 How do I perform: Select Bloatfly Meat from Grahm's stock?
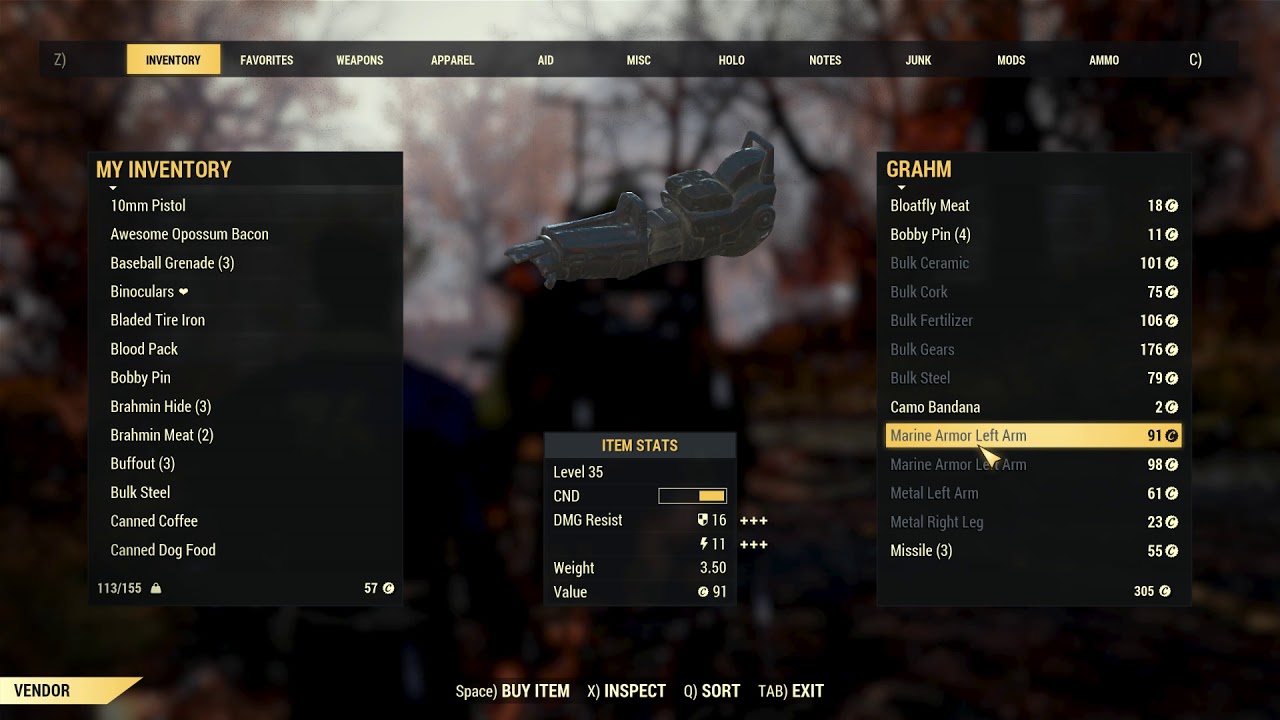(x=930, y=206)
